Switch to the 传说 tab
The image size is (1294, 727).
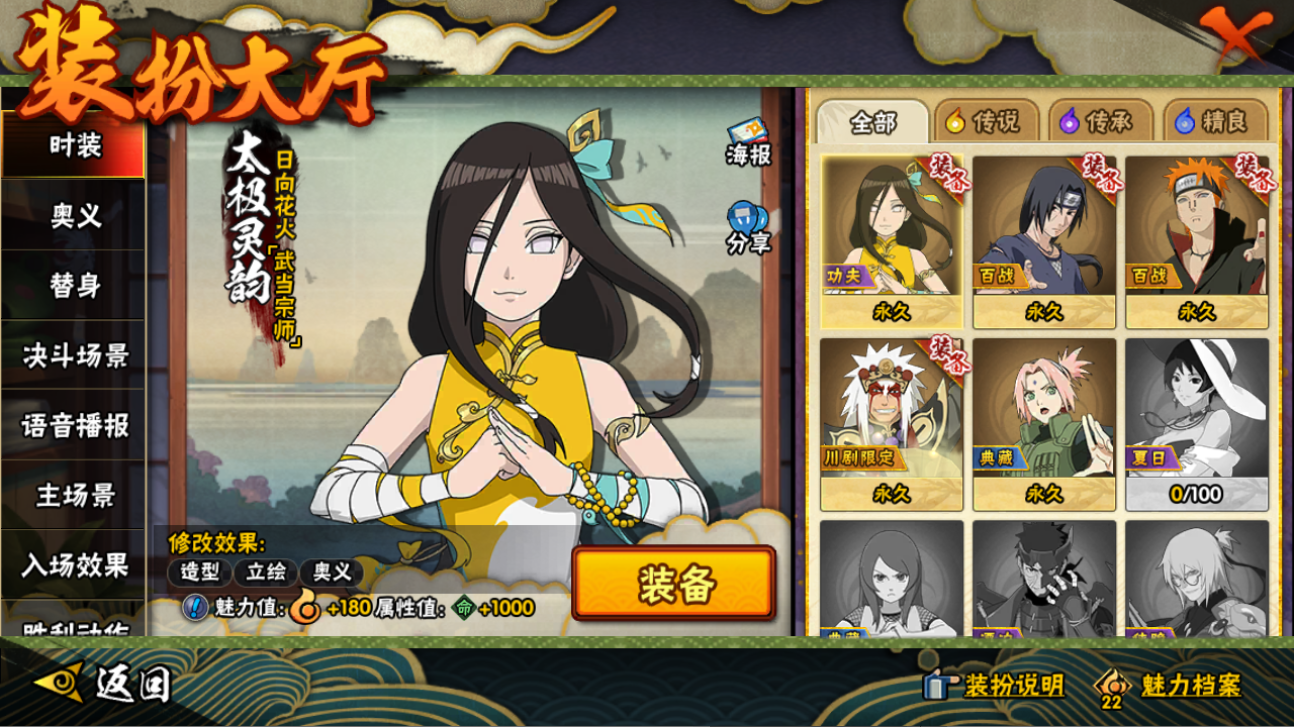pyautogui.click(x=983, y=122)
